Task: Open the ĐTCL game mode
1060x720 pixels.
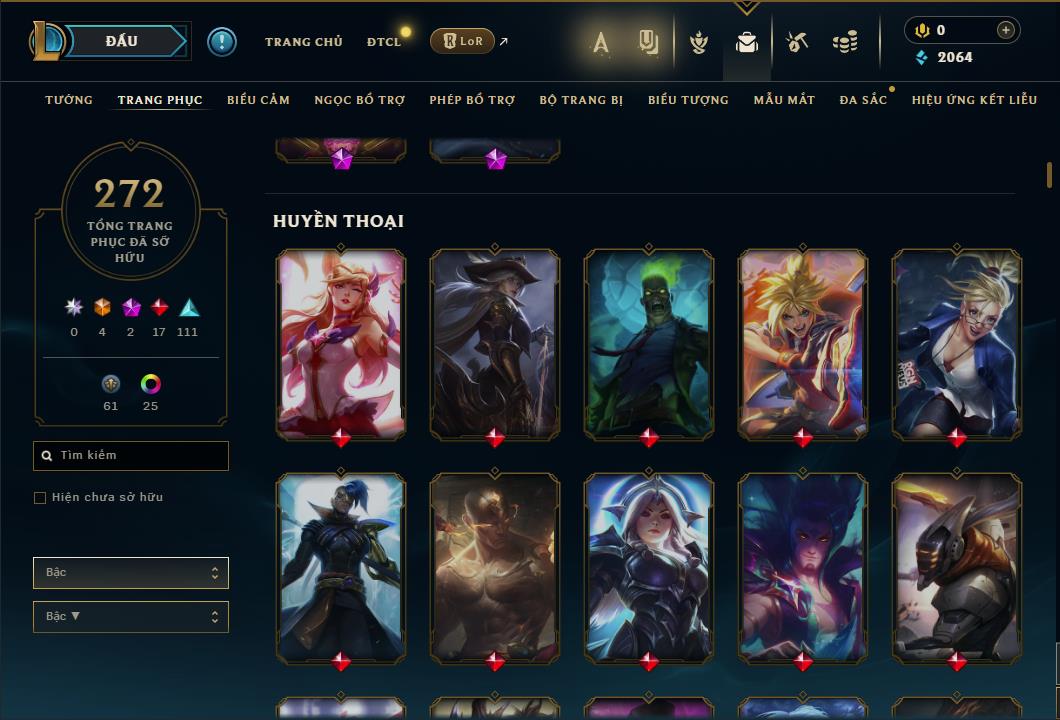Action: pyautogui.click(x=384, y=42)
